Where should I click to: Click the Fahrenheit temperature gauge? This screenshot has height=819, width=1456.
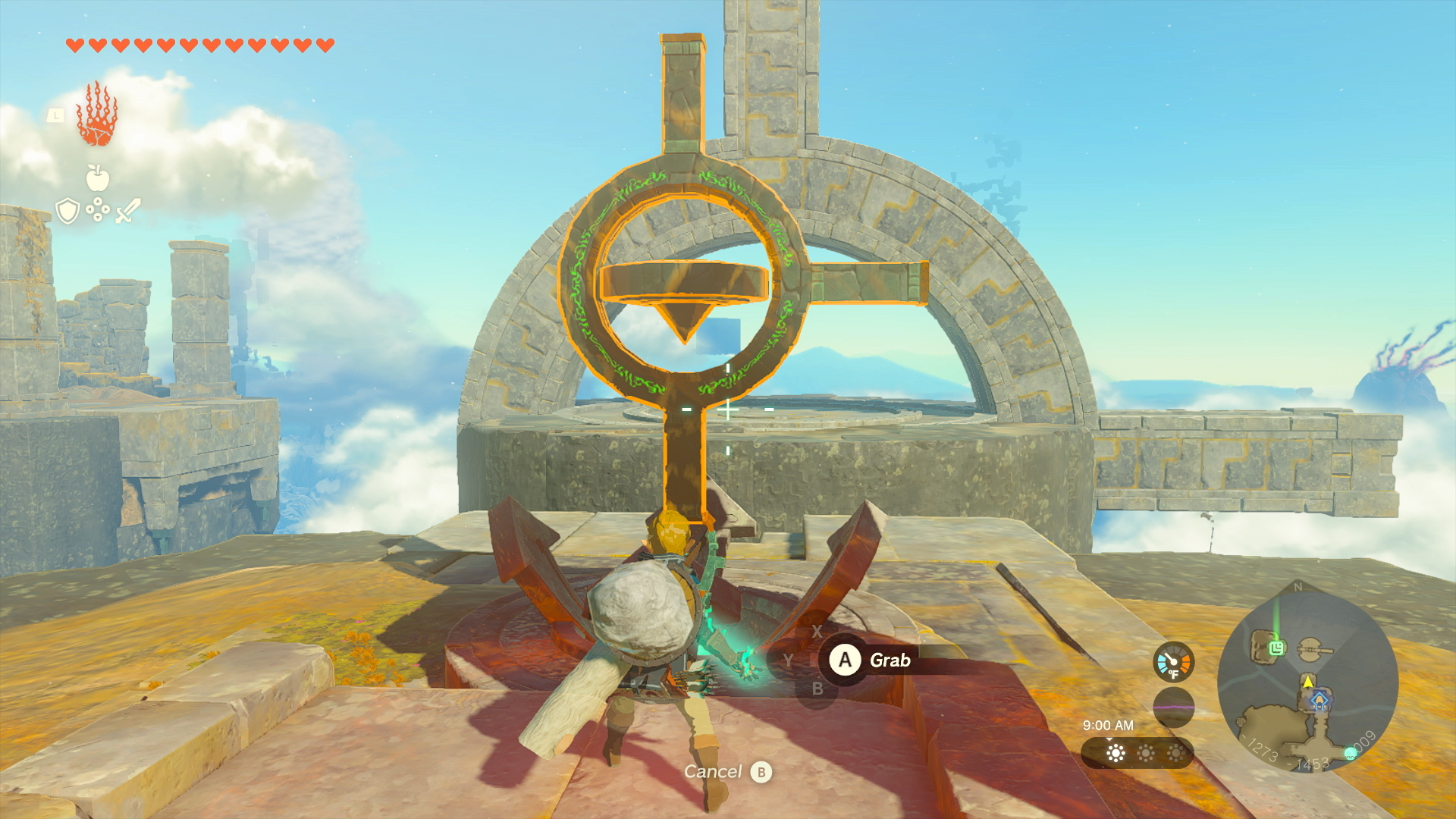point(1173,661)
